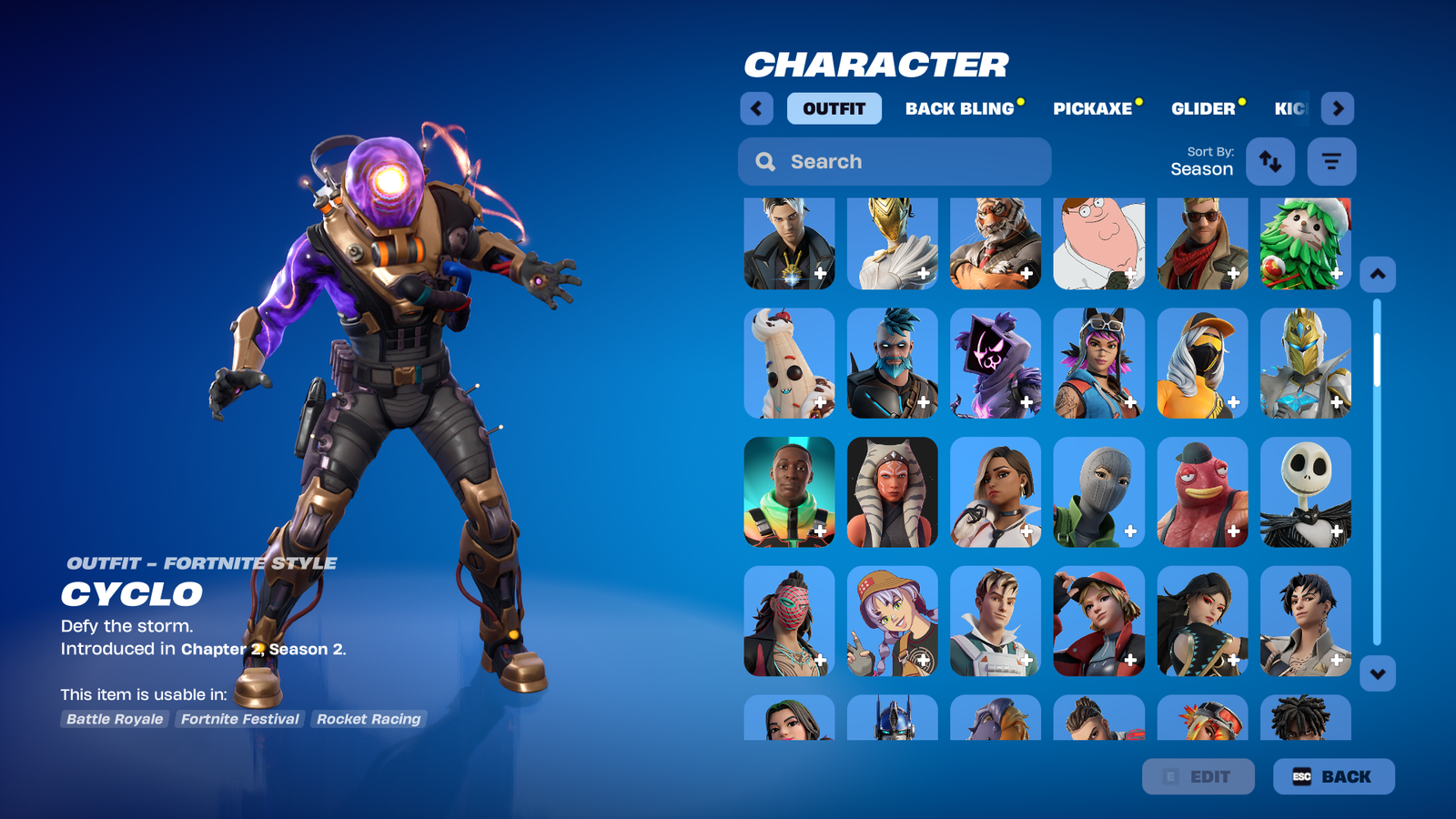Toggle the sort order arrows button
The height and width of the screenshot is (819, 1456).
pos(1270,161)
